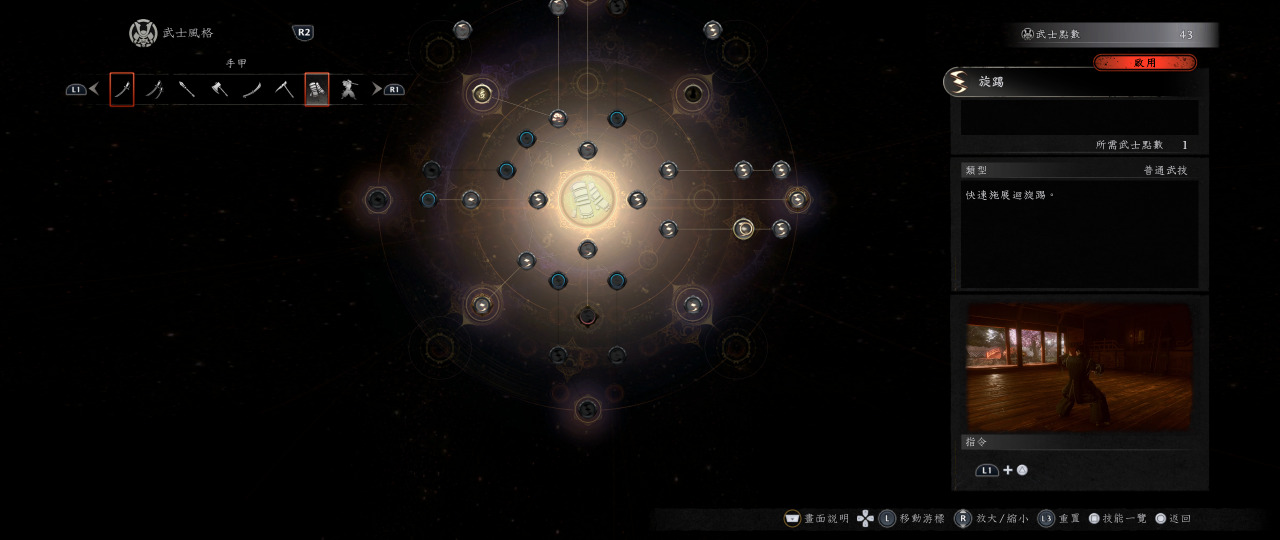Play the 旋踢 skill preview thumbnail
The width and height of the screenshot is (1280, 540).
click(1079, 367)
